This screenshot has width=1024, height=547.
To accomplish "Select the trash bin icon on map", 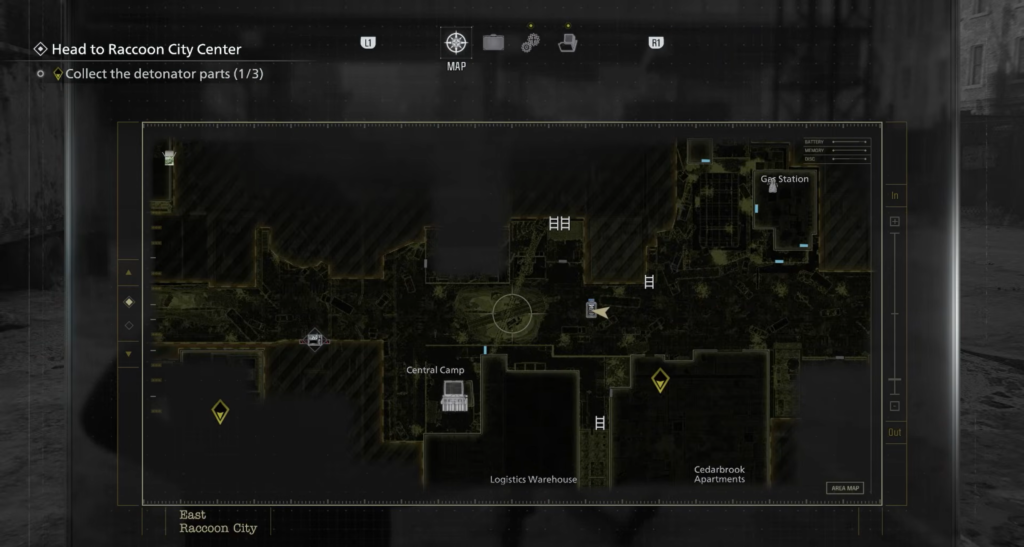I will coord(170,157).
